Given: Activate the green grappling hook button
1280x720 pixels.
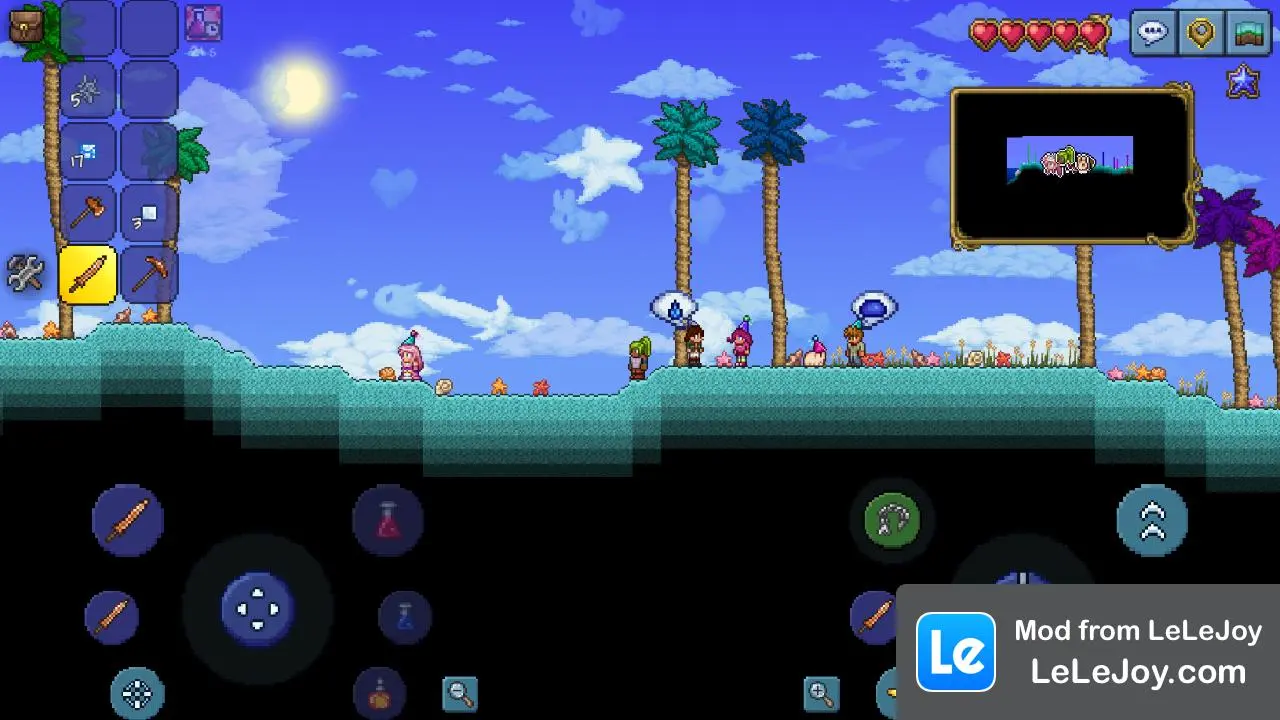Looking at the screenshot, I should pos(892,520).
